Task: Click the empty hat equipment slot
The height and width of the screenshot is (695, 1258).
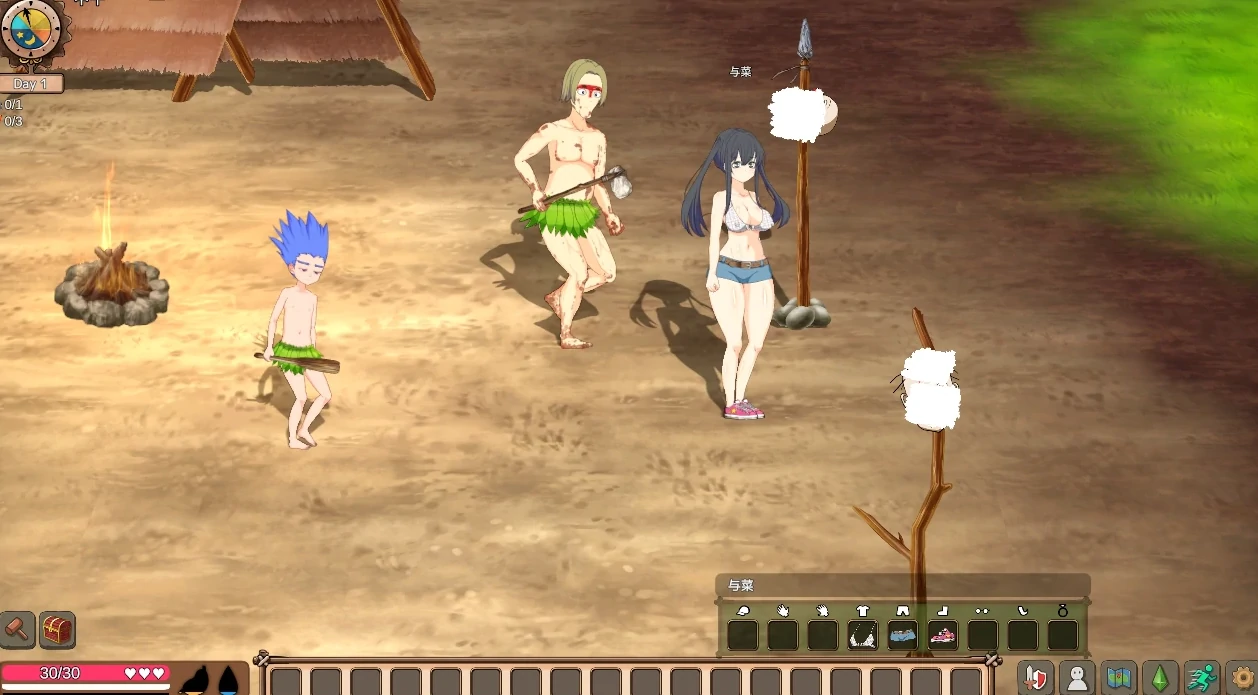Action: pyautogui.click(x=743, y=635)
